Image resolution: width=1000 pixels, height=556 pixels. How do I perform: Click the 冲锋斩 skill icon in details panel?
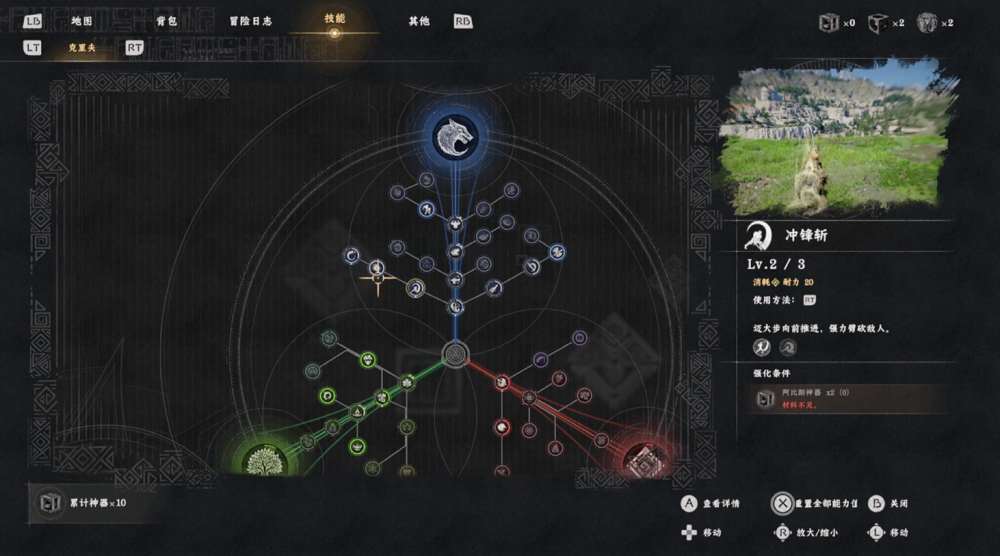[x=759, y=237]
